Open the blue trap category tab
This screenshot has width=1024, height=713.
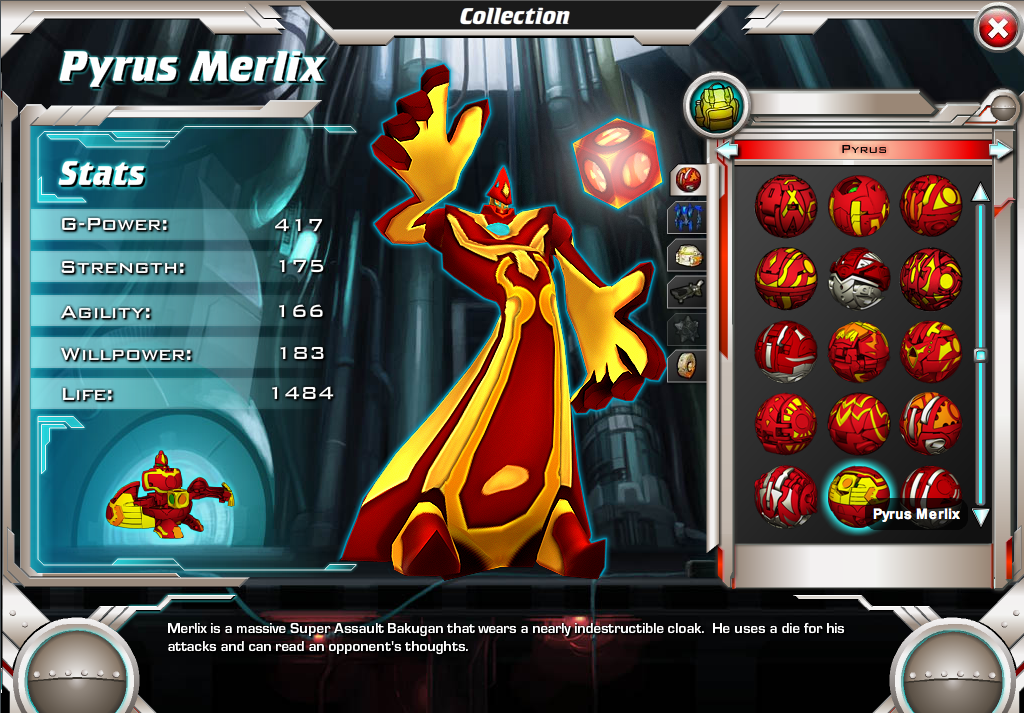point(688,217)
